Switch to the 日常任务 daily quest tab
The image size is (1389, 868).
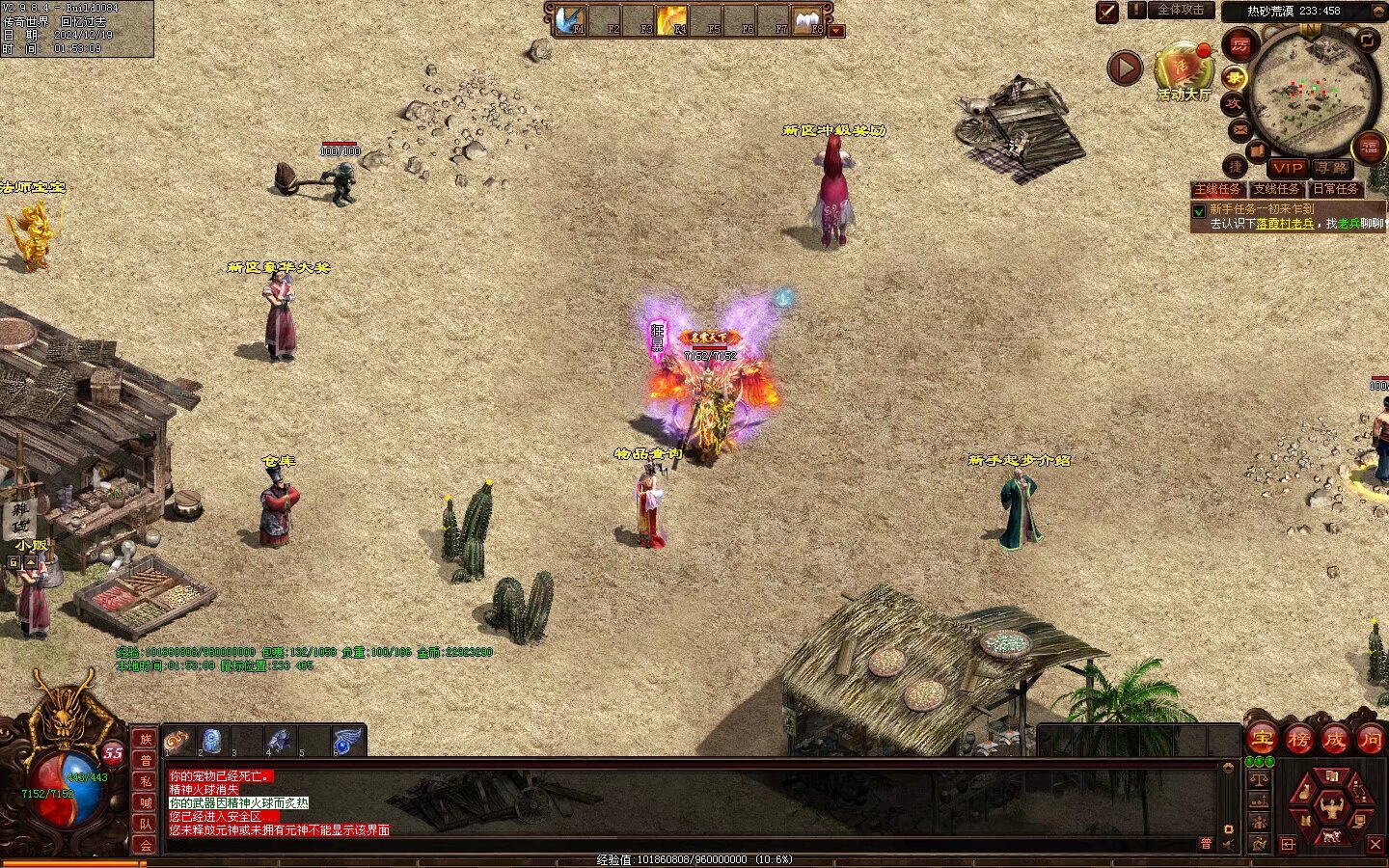tap(1336, 189)
